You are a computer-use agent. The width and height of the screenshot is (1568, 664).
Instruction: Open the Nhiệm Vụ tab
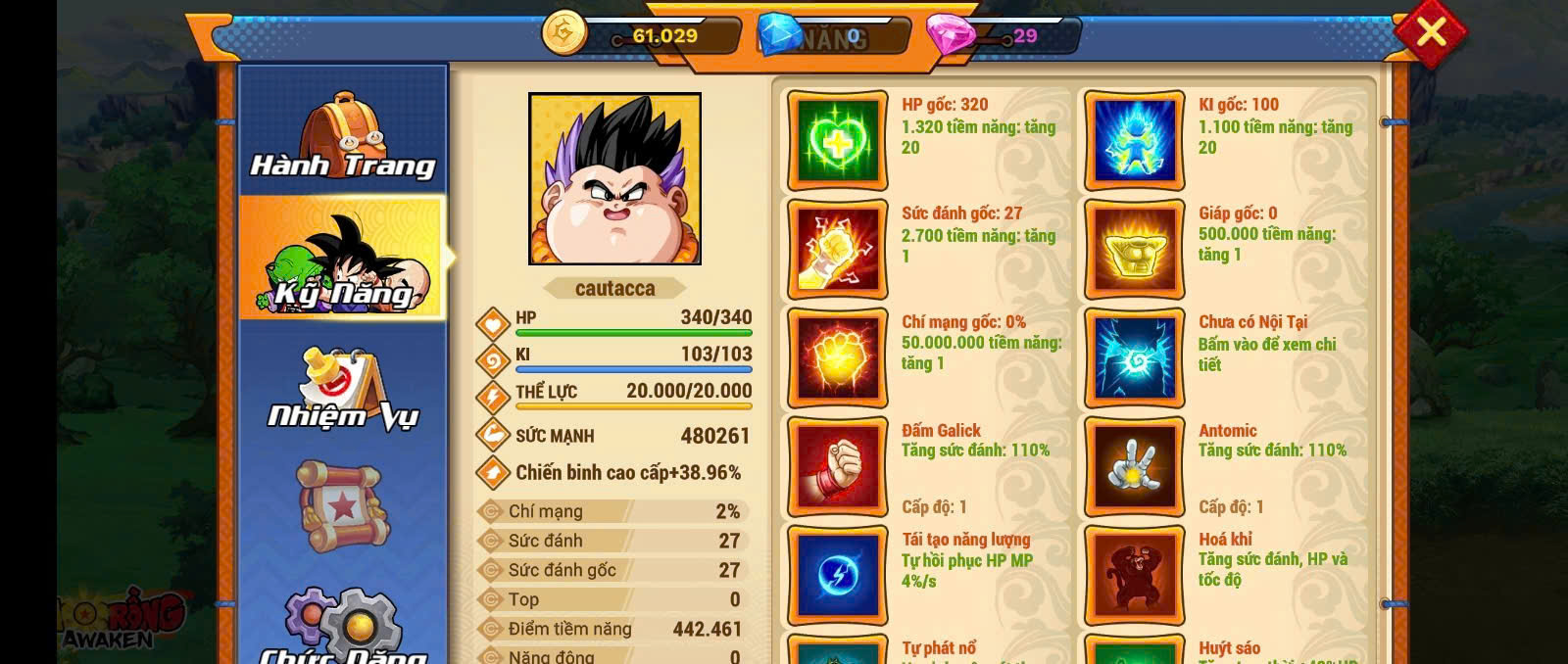point(342,389)
